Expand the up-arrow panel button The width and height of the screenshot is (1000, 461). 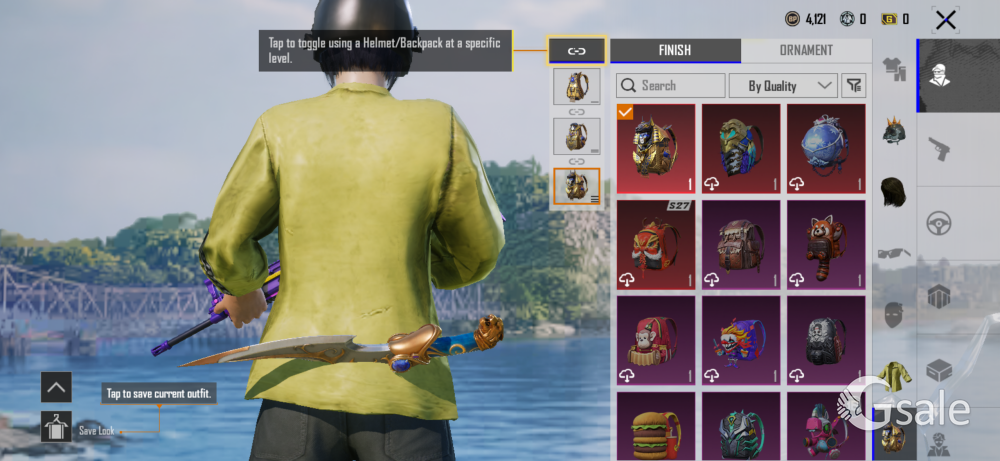tap(56, 387)
